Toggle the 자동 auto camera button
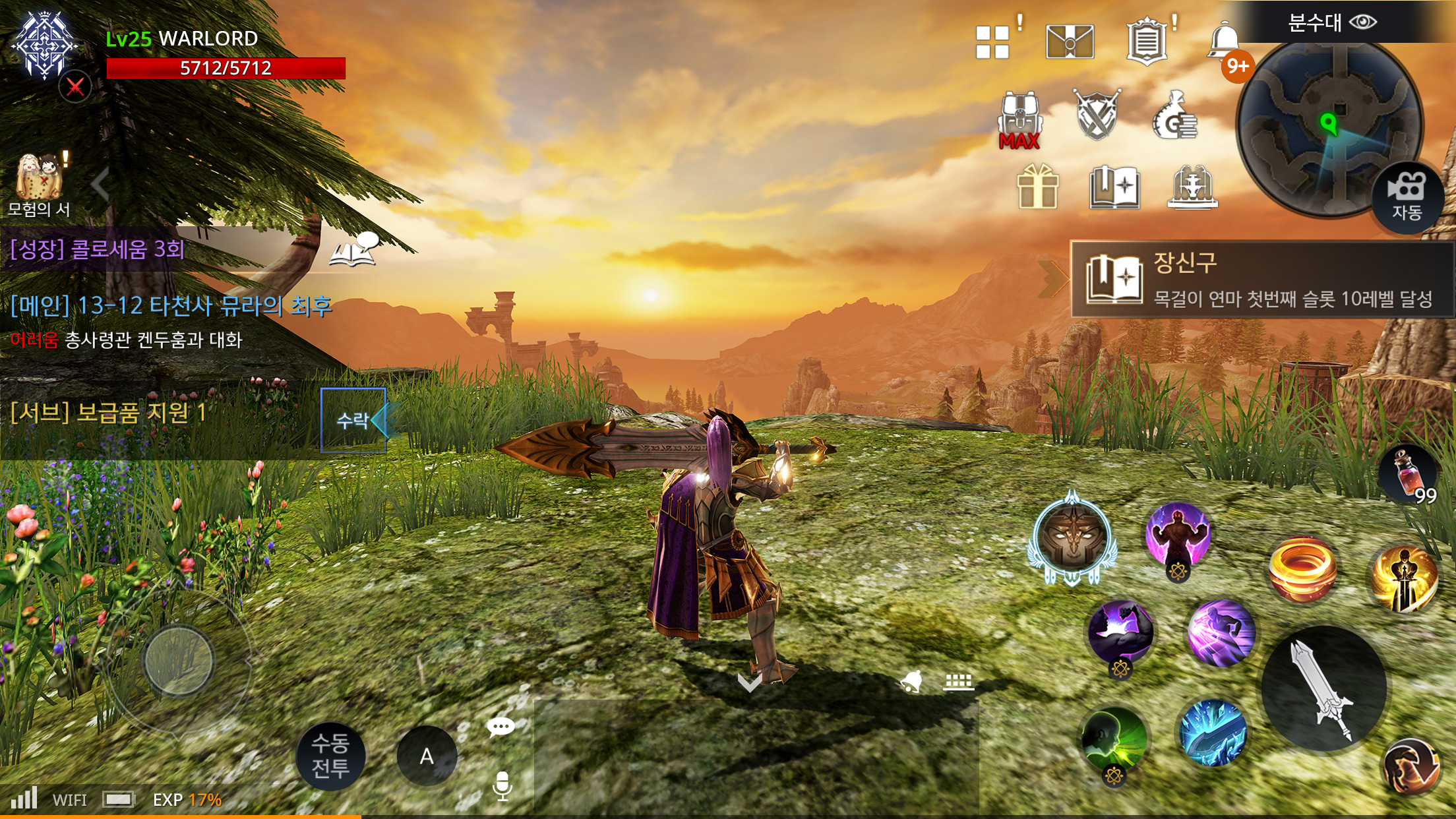 coord(1407,197)
